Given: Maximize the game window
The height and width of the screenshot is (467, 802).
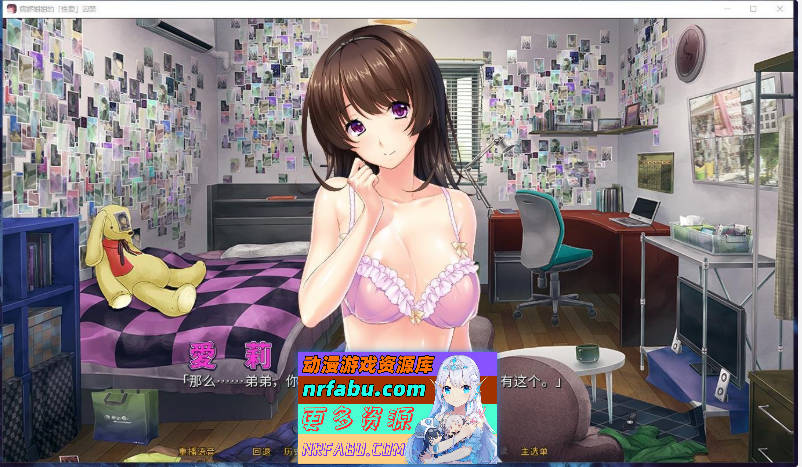Looking at the screenshot, I should [x=753, y=8].
